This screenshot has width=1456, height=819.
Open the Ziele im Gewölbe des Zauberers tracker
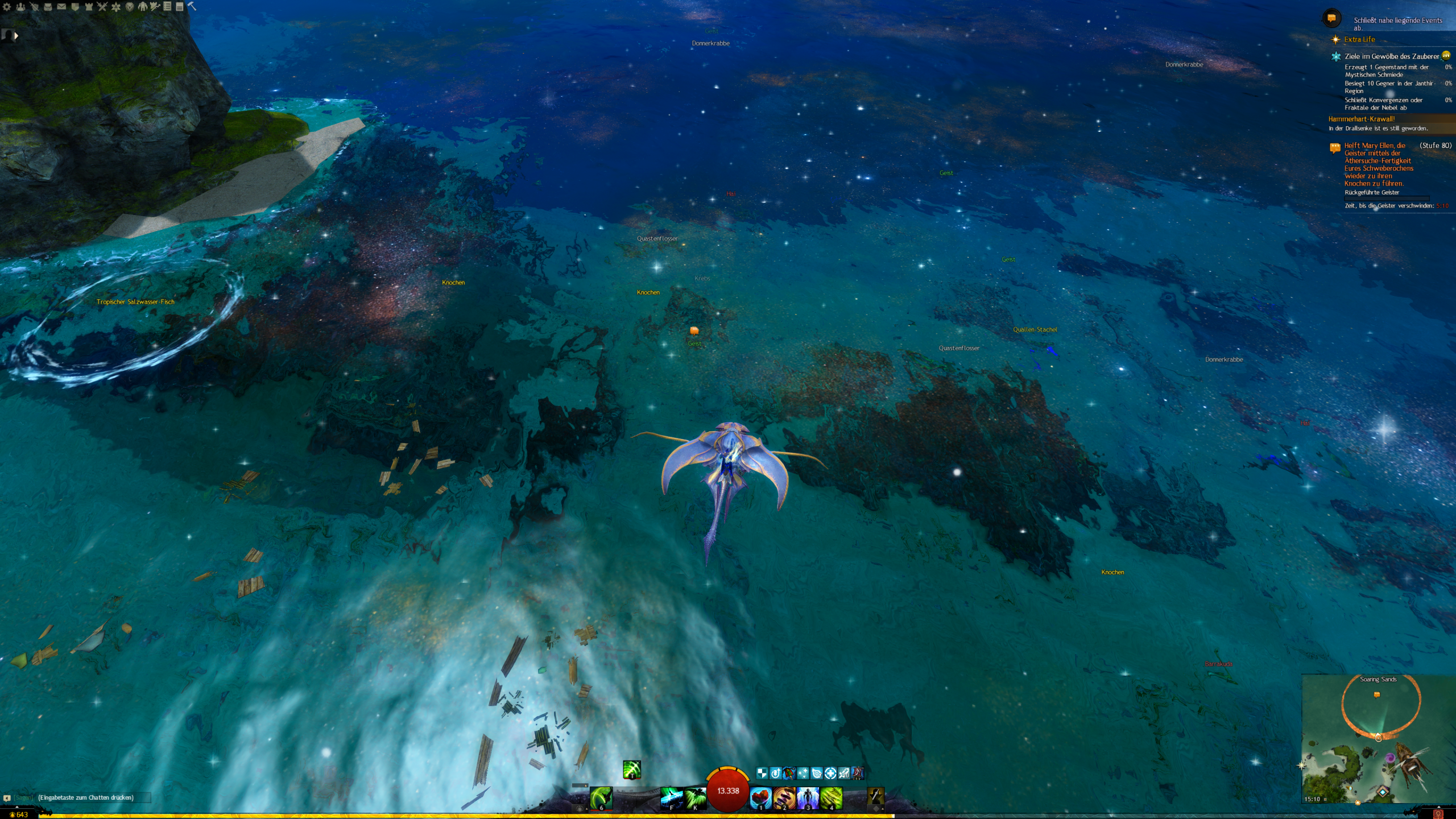click(1391, 56)
